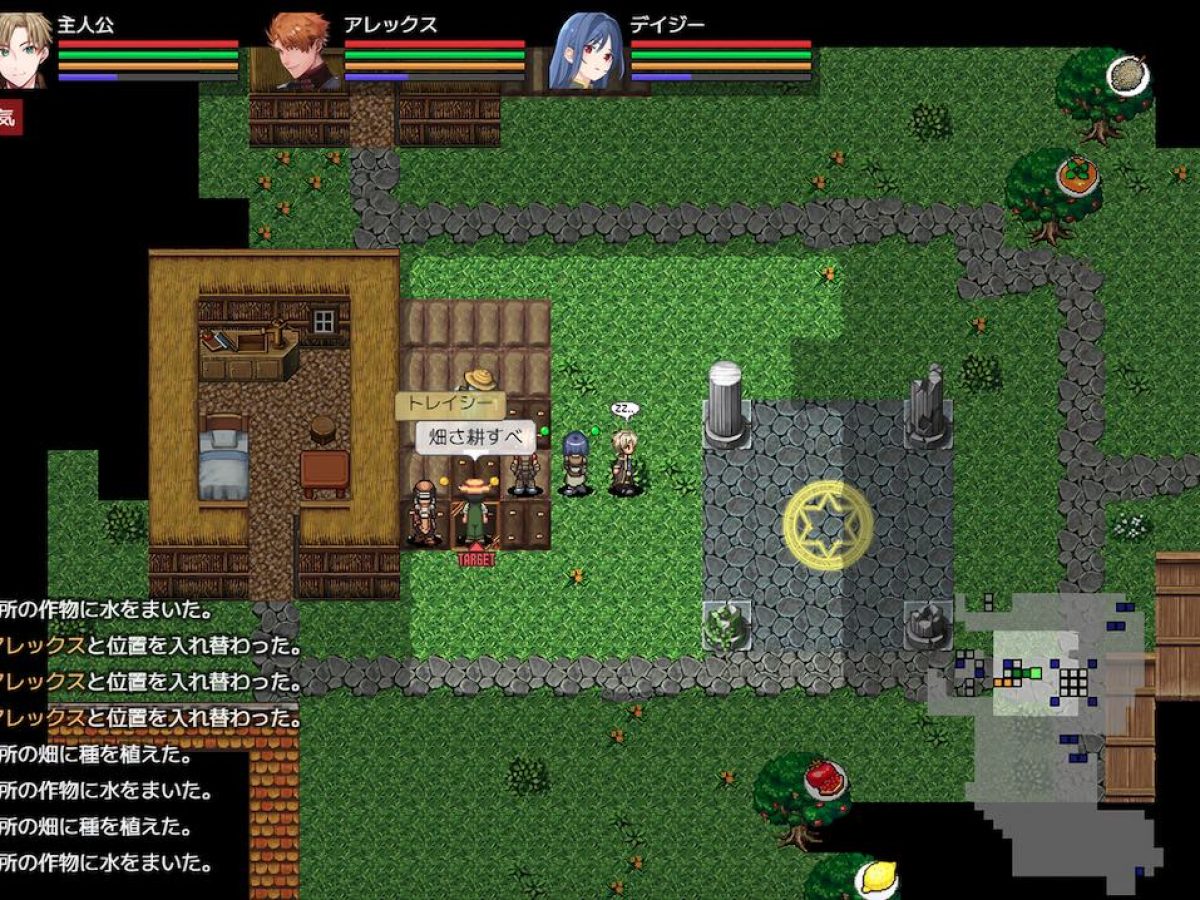Select the protagonist portrait 主人公
1200x900 pixels.
(24, 49)
